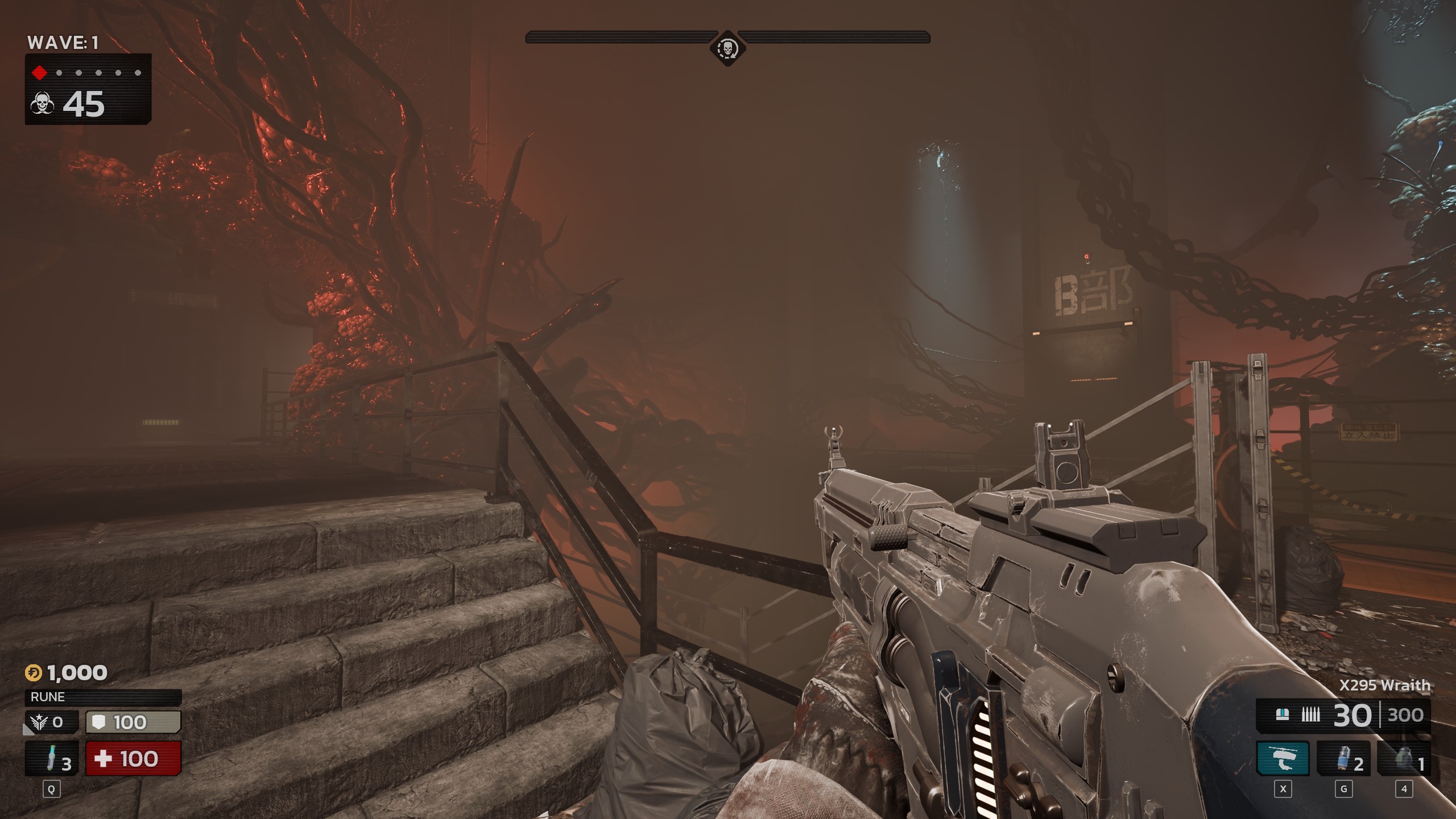Activate the teal drone gadget slot
The image size is (1456, 819).
point(1283,758)
